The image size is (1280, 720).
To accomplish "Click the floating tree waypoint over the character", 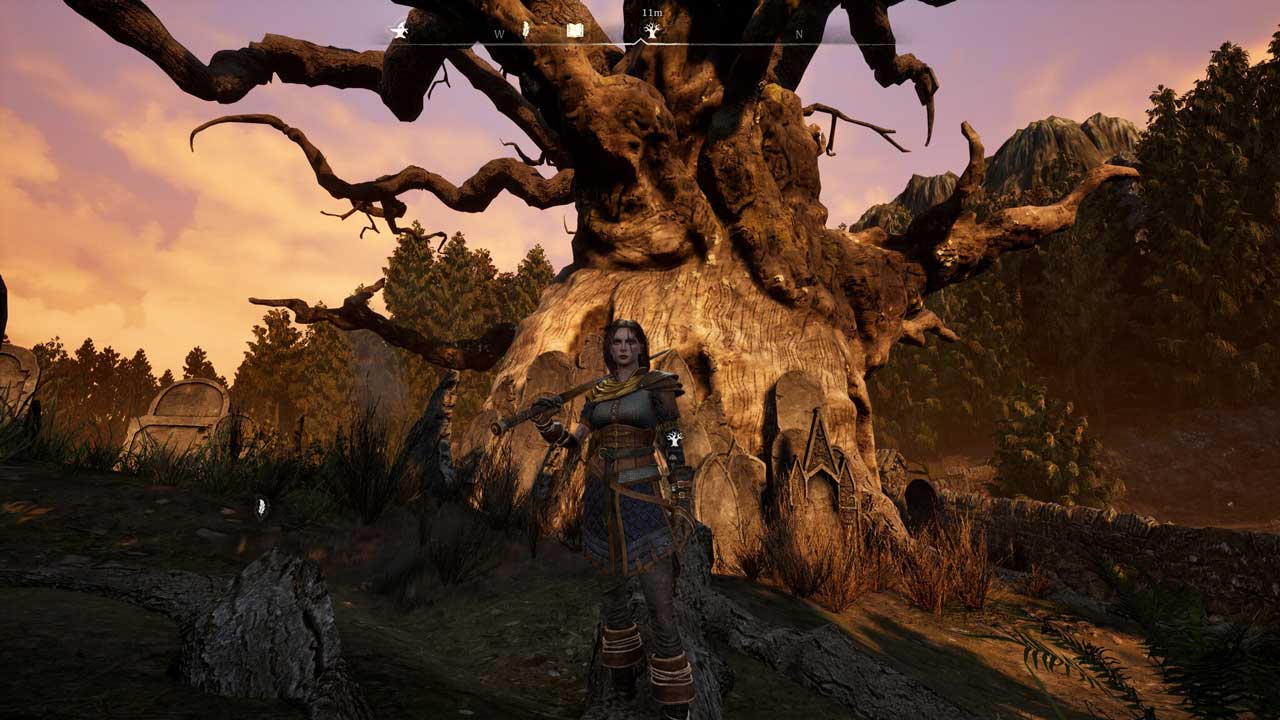I will coord(674,438).
